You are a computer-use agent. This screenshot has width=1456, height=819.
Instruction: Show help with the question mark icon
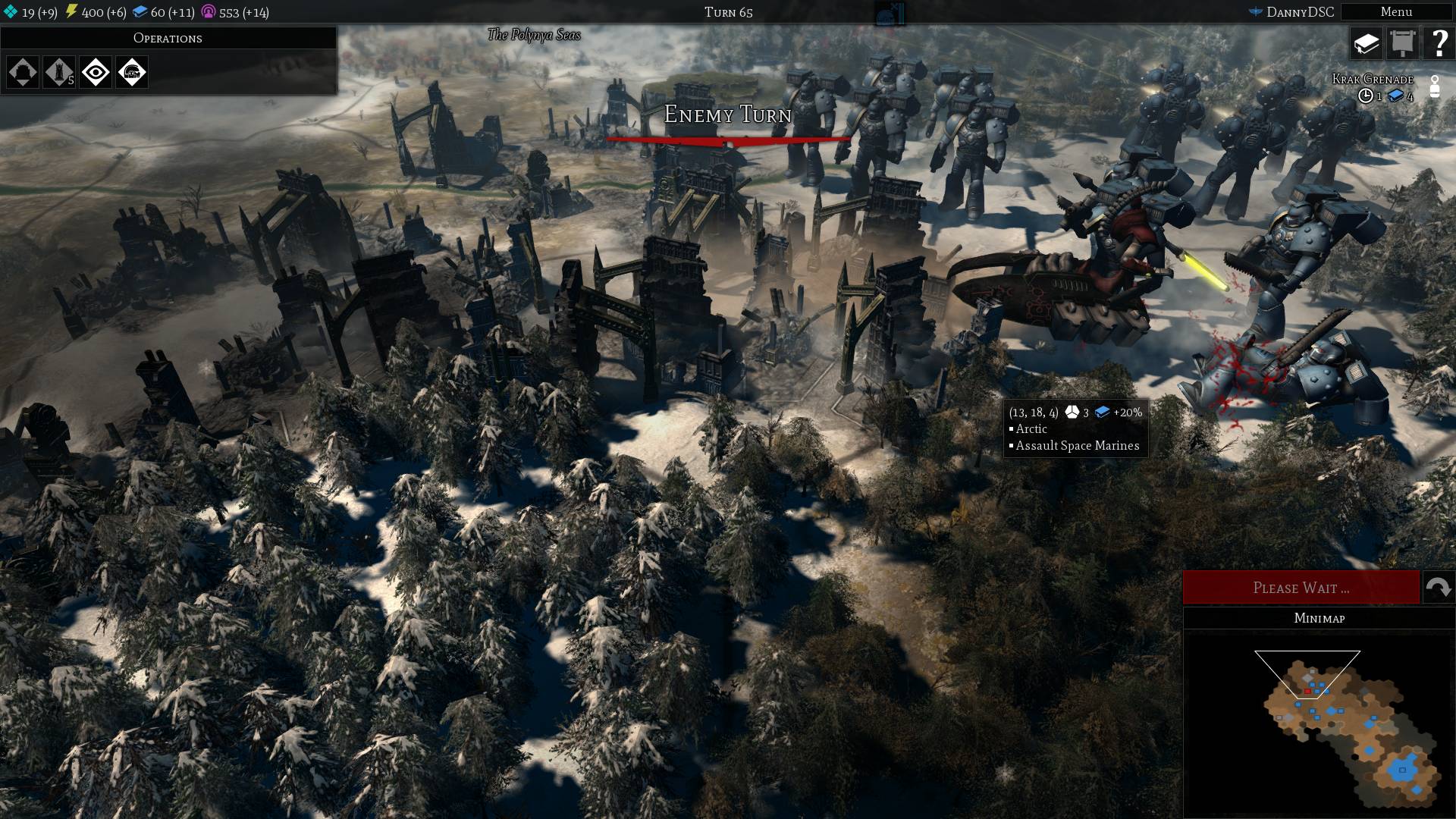pos(1439,44)
